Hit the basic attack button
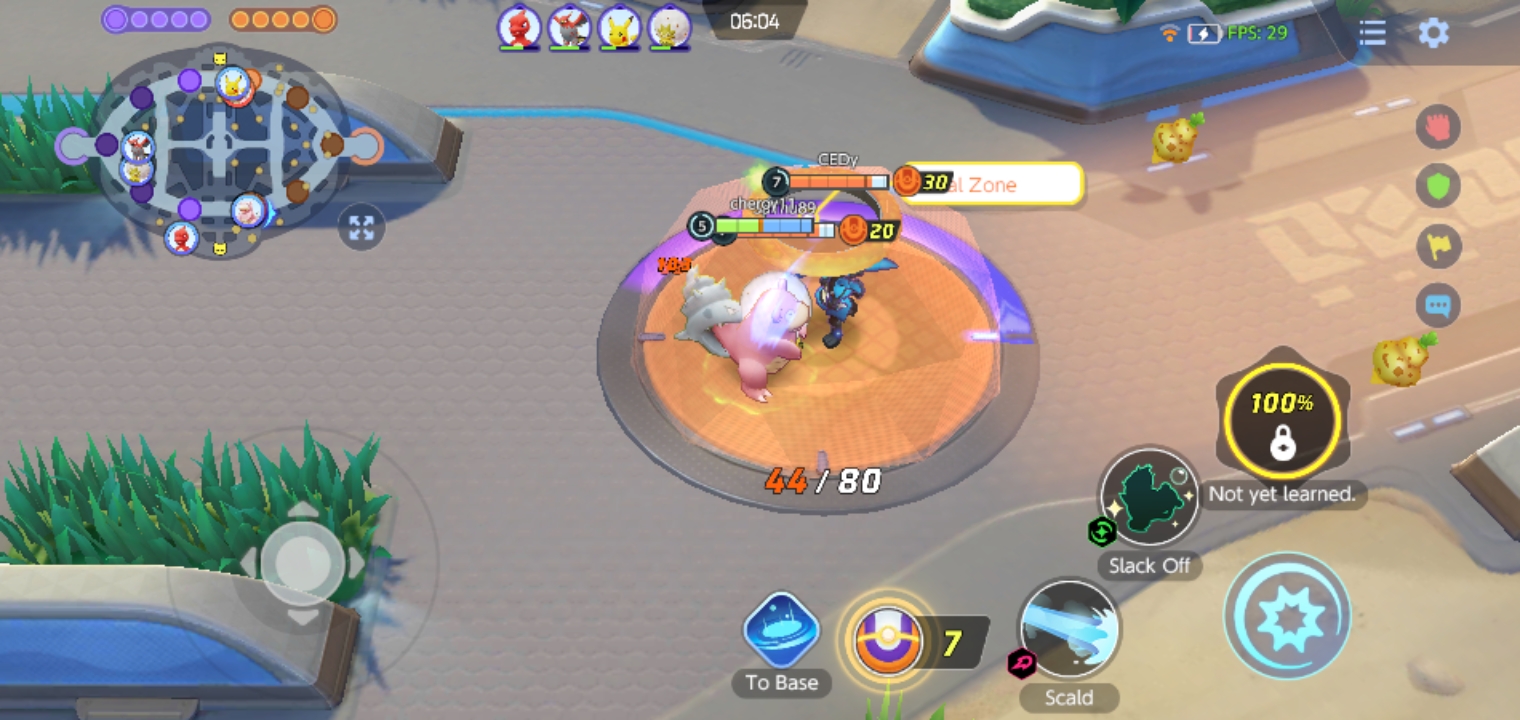 [1288, 616]
